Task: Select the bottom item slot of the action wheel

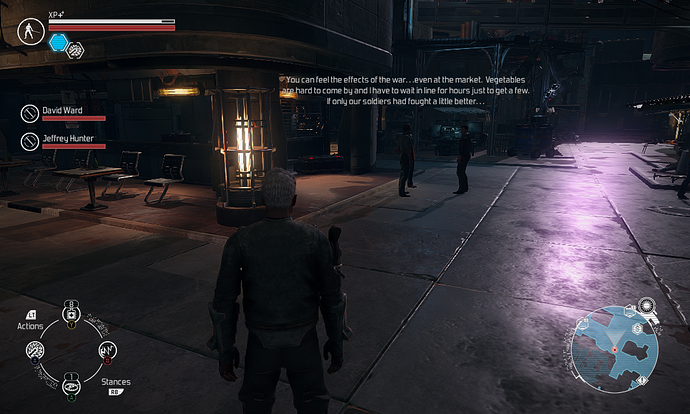Action: click(72, 386)
